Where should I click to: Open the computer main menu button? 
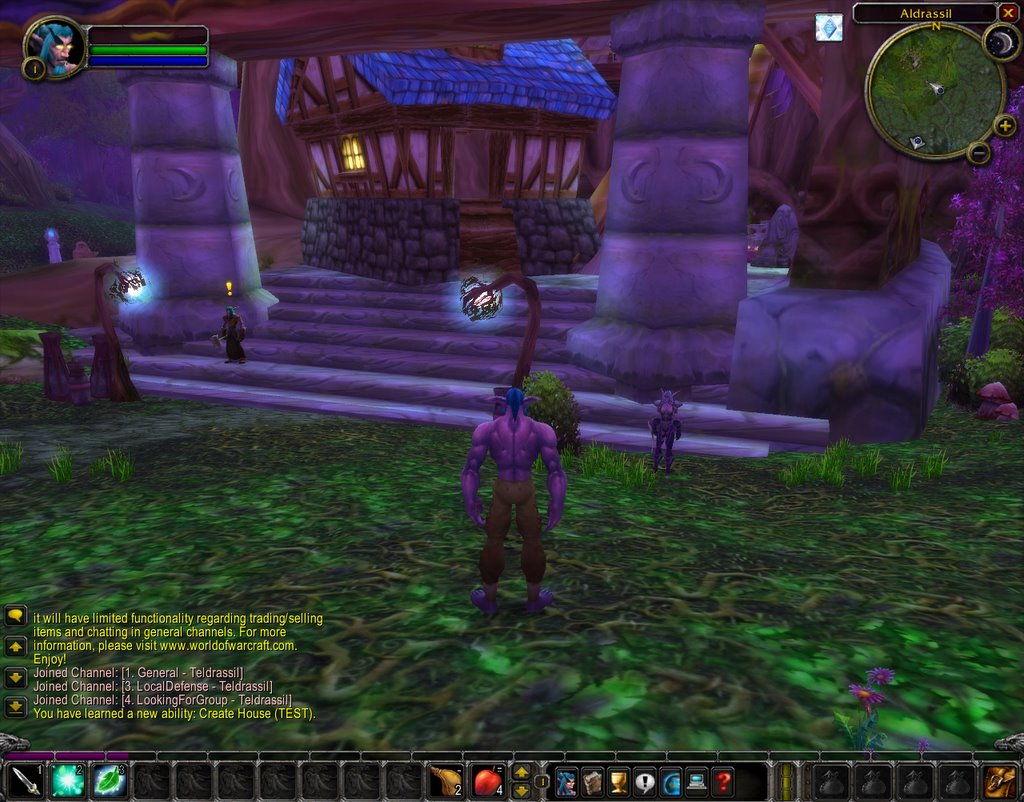pyautogui.click(x=696, y=781)
